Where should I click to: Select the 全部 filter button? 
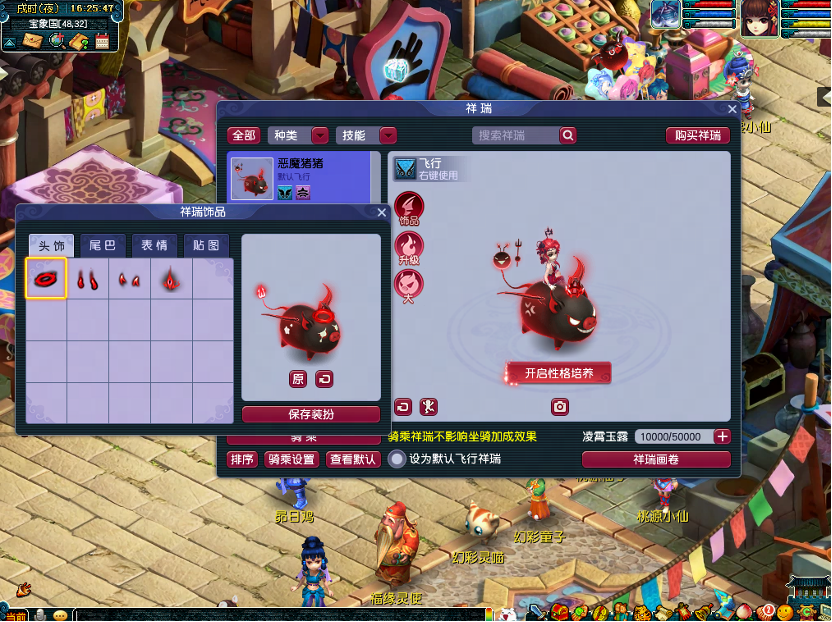pyautogui.click(x=244, y=135)
